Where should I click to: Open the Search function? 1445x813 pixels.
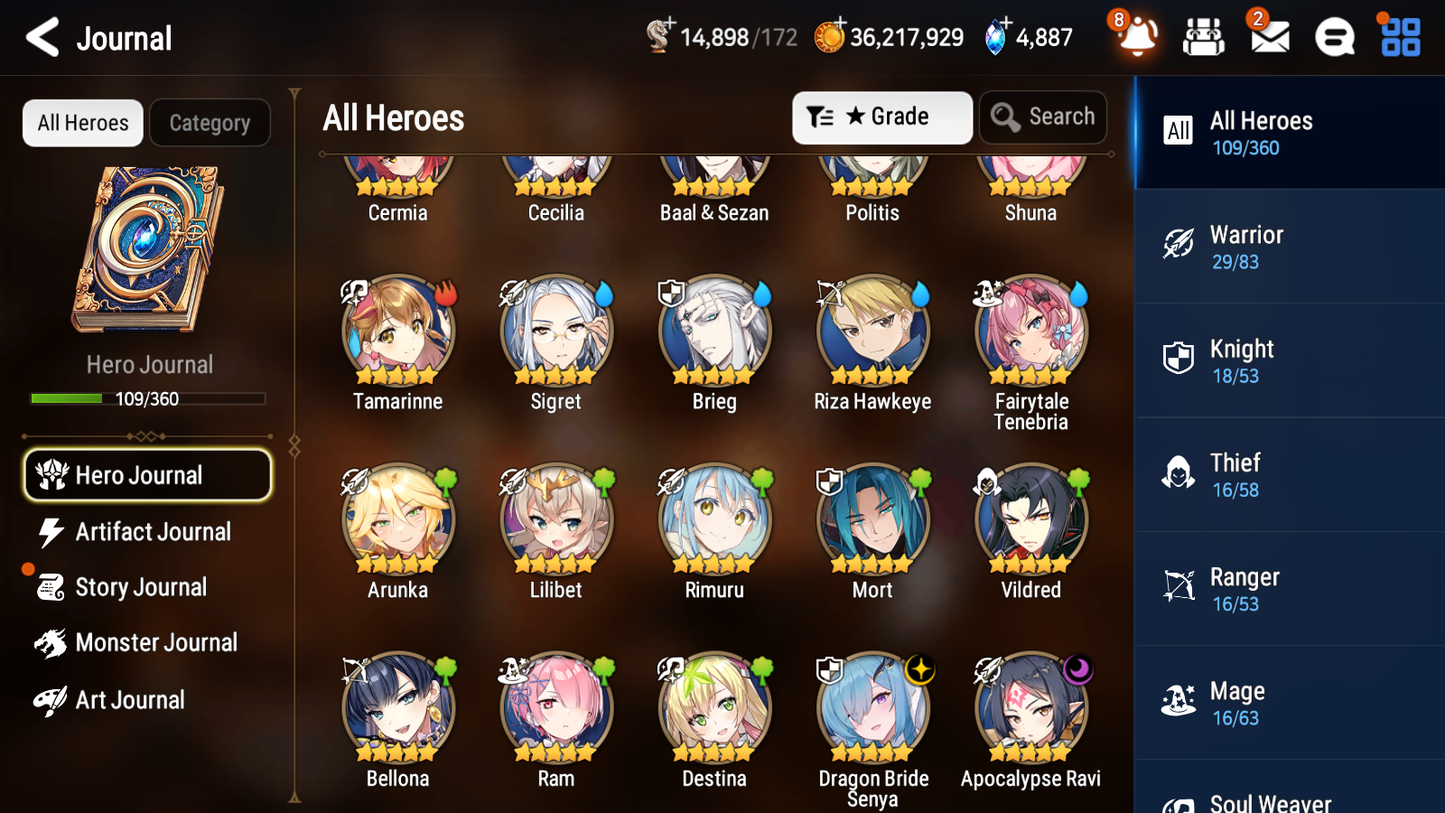pos(1043,117)
